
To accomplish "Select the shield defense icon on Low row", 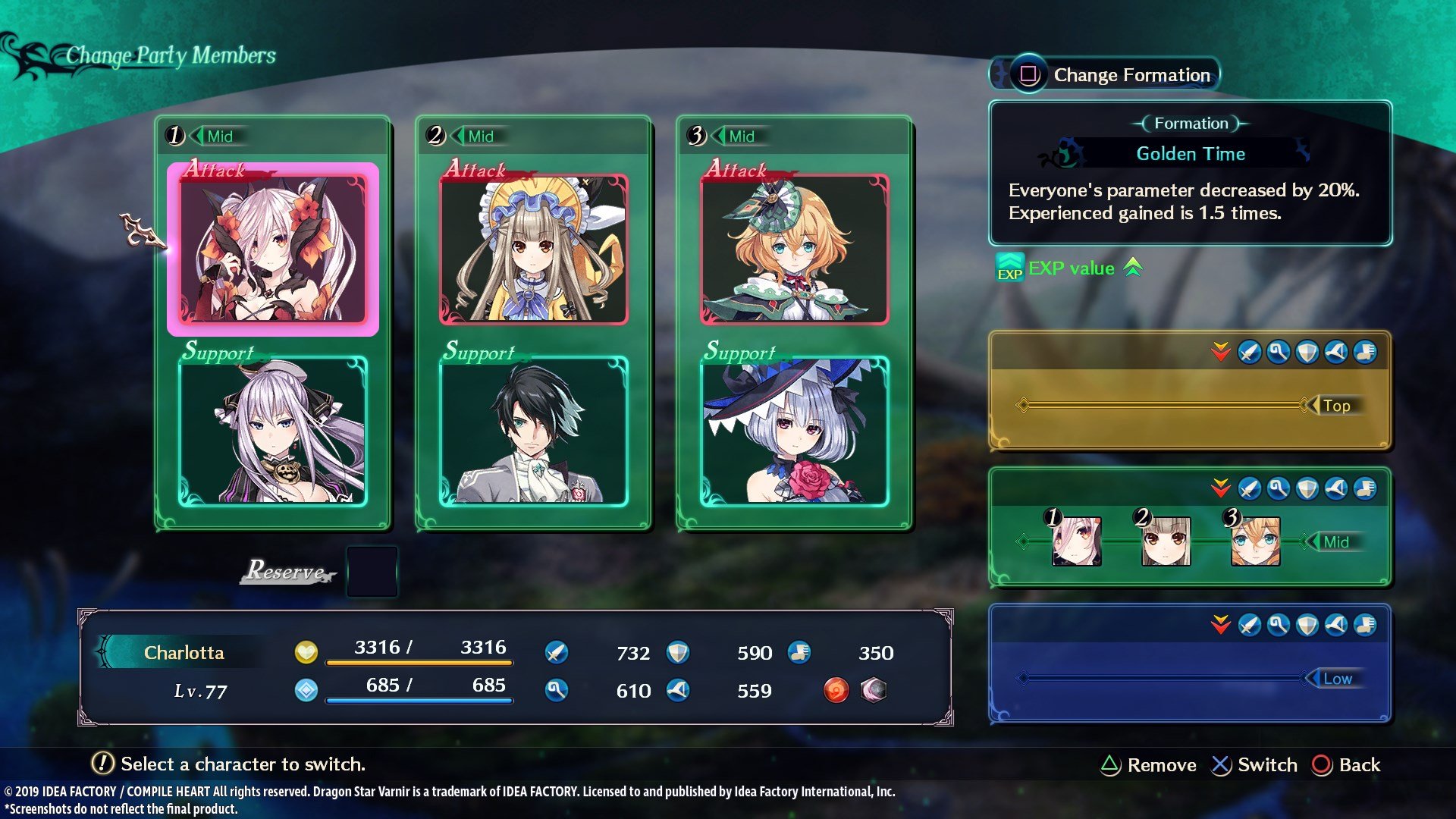I will (1307, 625).
